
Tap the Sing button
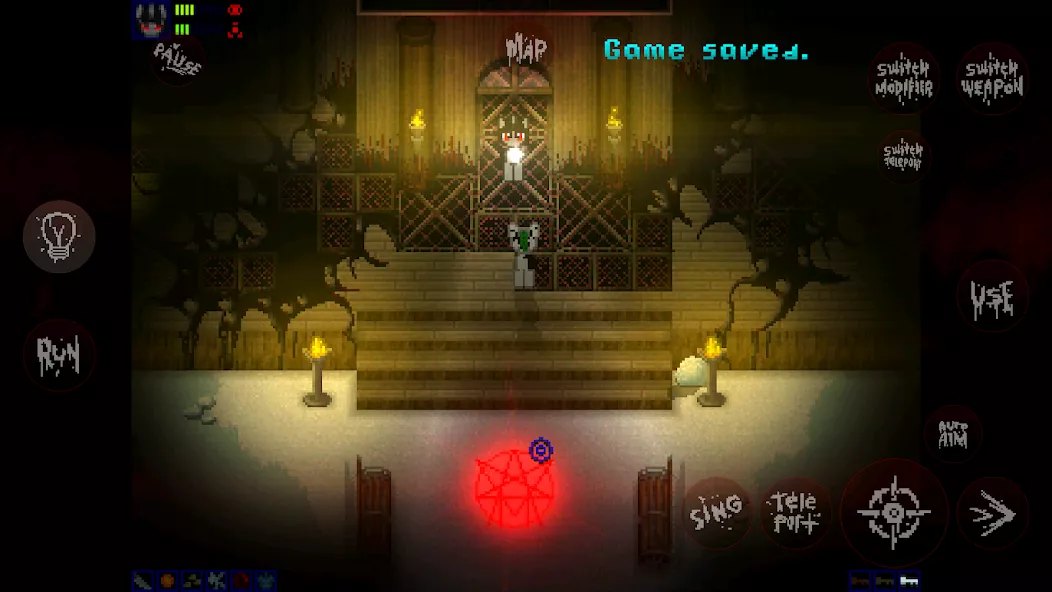tap(717, 512)
